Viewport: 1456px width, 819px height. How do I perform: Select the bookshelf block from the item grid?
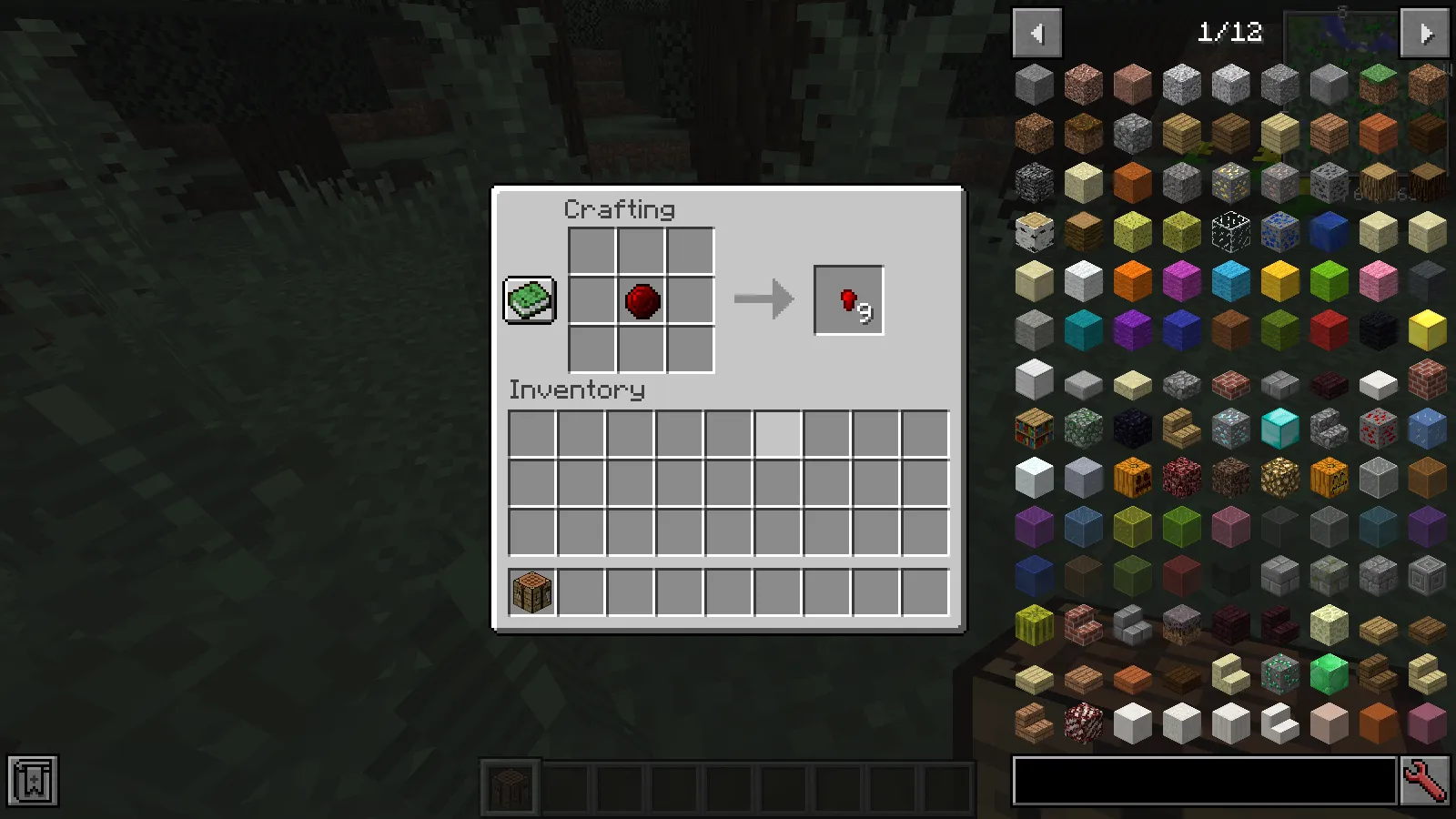[x=1034, y=427]
